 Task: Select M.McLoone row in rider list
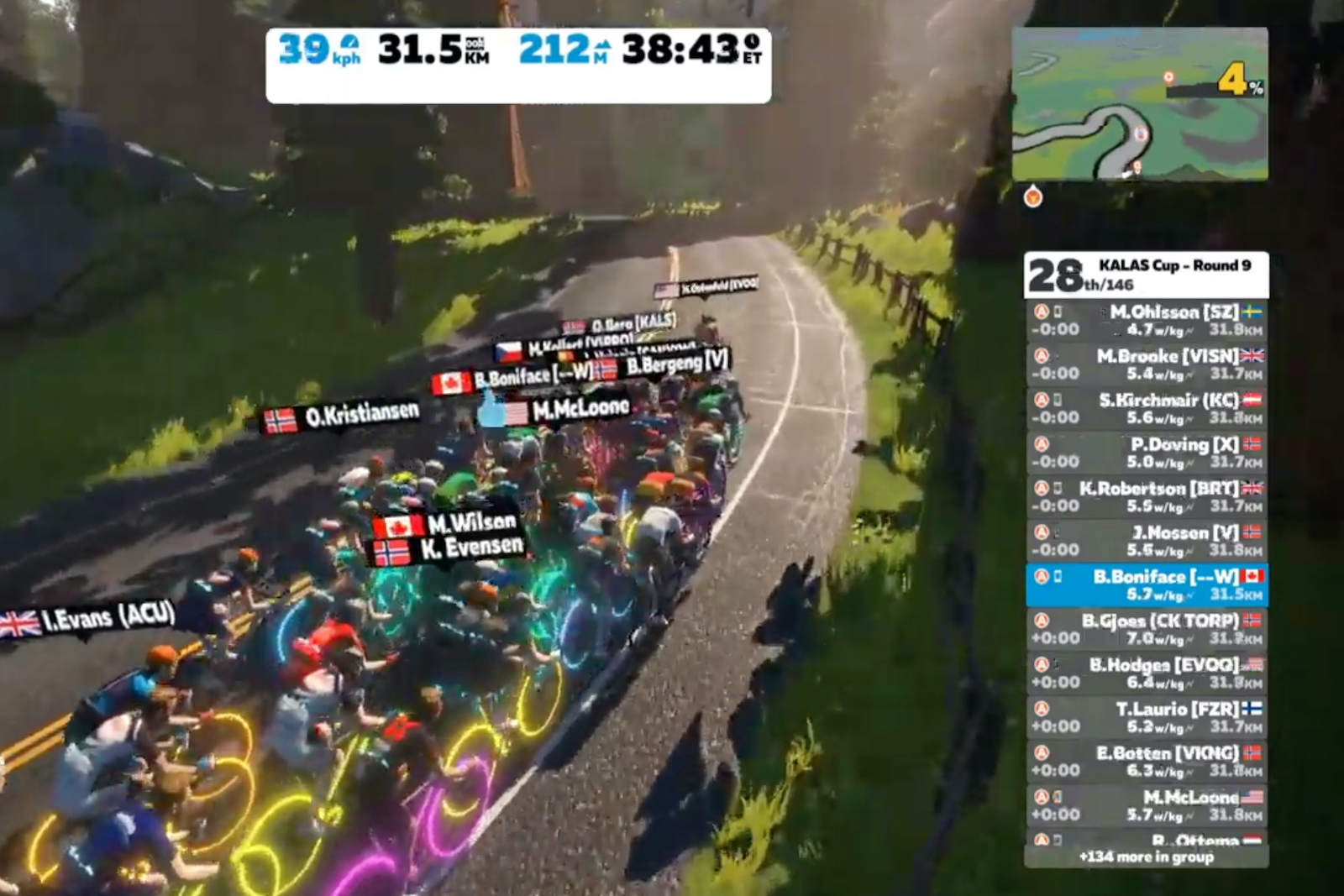click(x=1147, y=805)
